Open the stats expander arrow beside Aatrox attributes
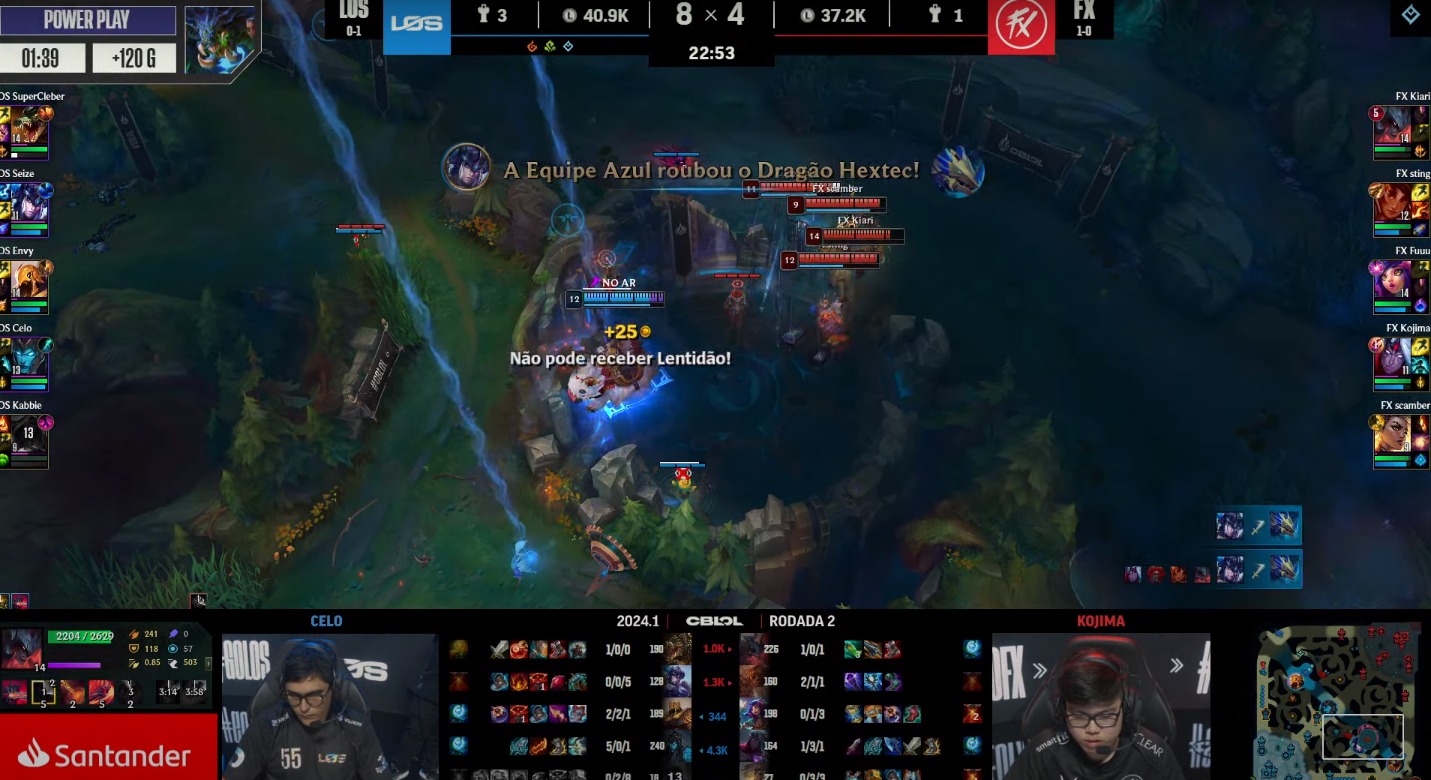The height and width of the screenshot is (780, 1431). click(x=209, y=663)
